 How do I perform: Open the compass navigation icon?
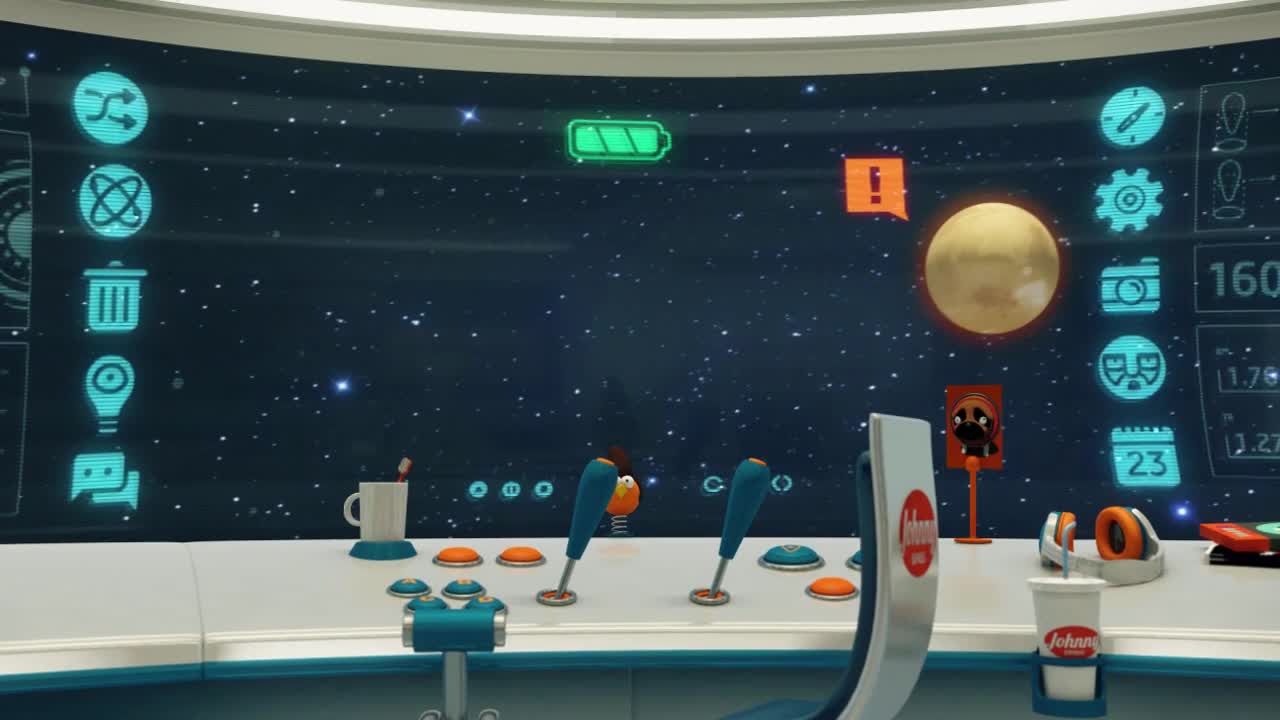[x=1132, y=116]
